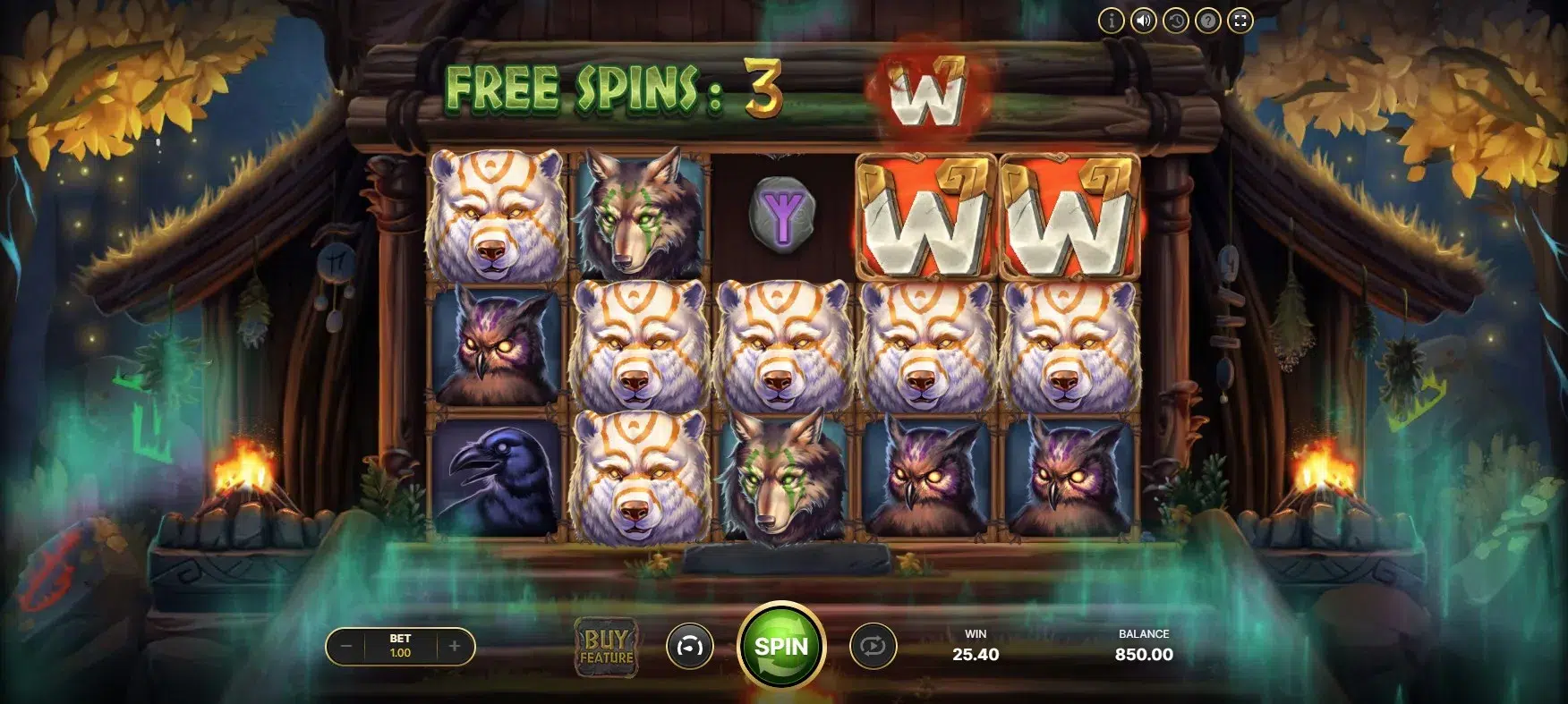1568x704 pixels.
Task: Toggle the turbo speed gauge button
Action: pyautogui.click(x=689, y=646)
